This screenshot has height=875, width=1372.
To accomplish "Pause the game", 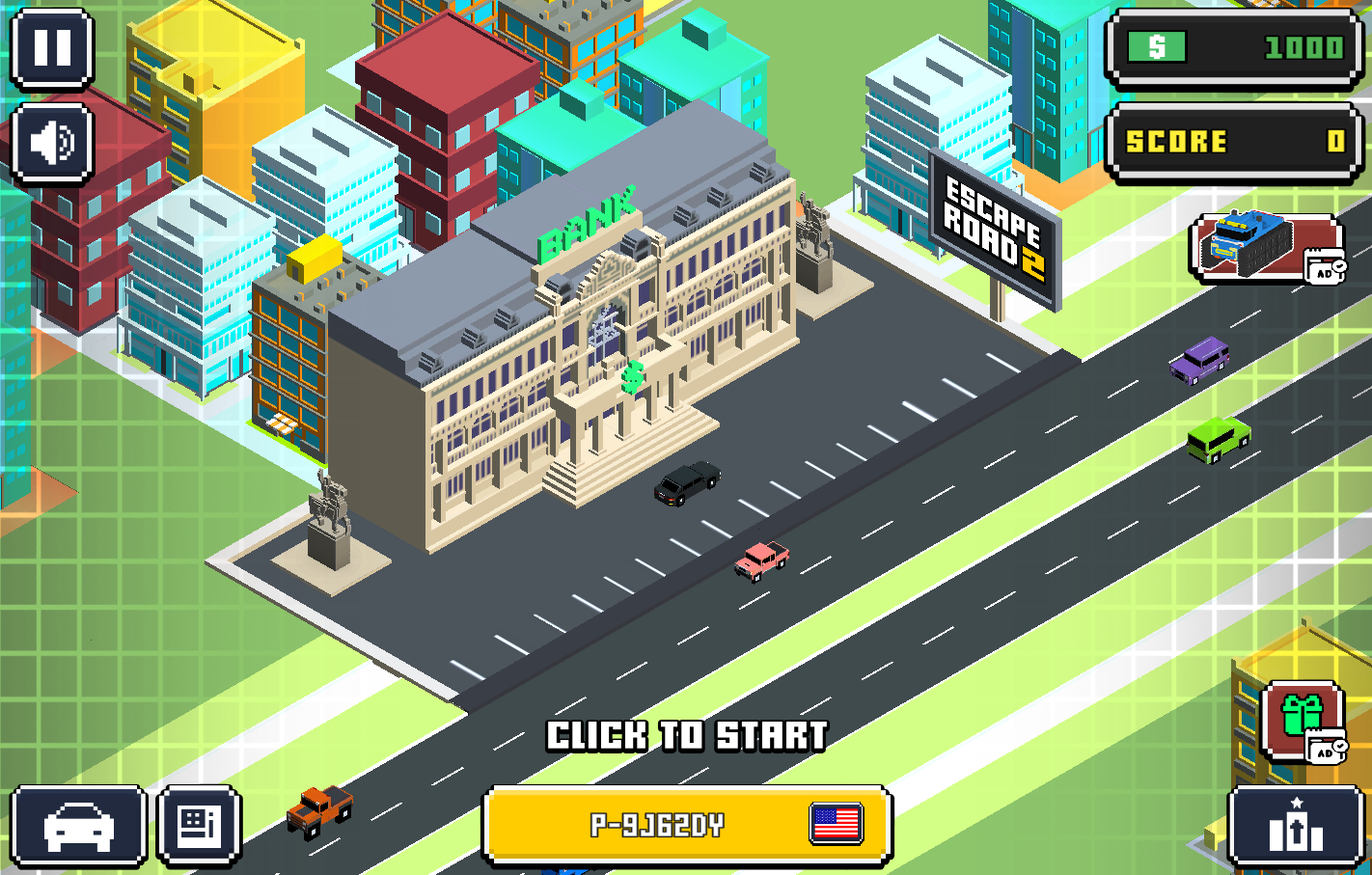I will pos(52,48).
